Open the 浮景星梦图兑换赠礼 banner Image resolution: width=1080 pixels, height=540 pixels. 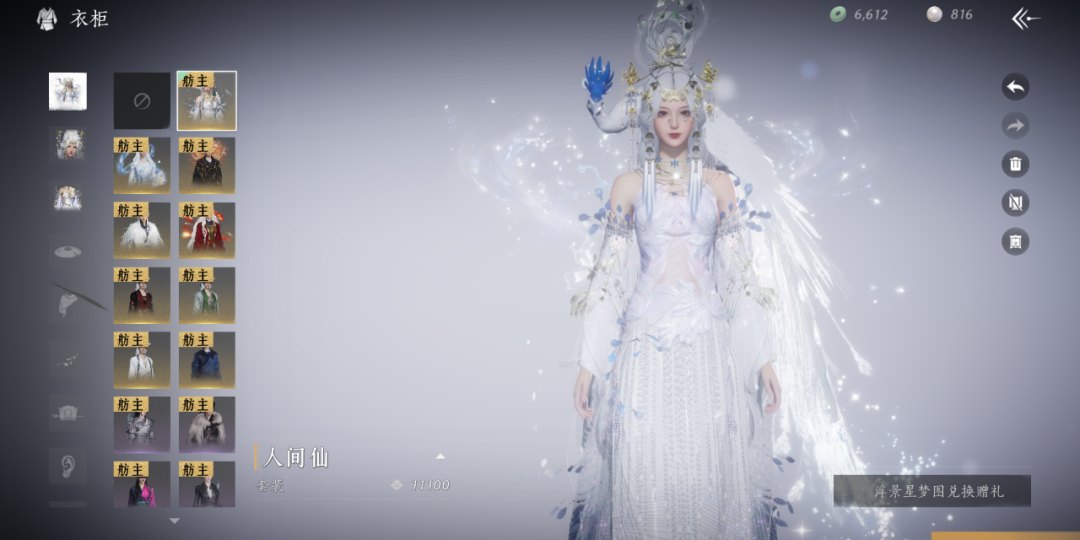click(932, 491)
